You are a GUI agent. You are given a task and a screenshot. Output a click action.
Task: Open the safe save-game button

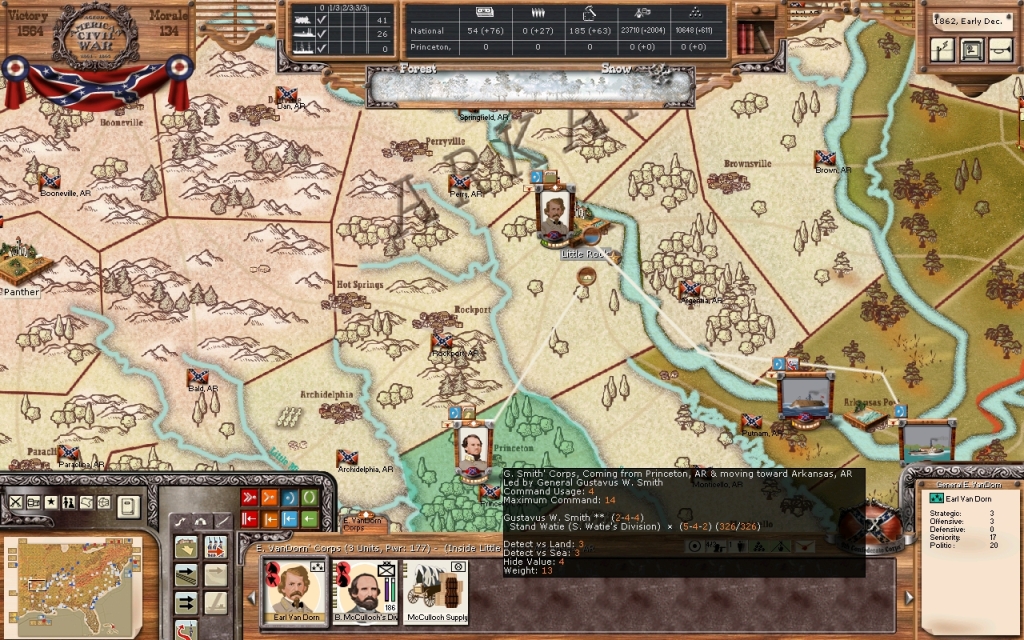[971, 50]
